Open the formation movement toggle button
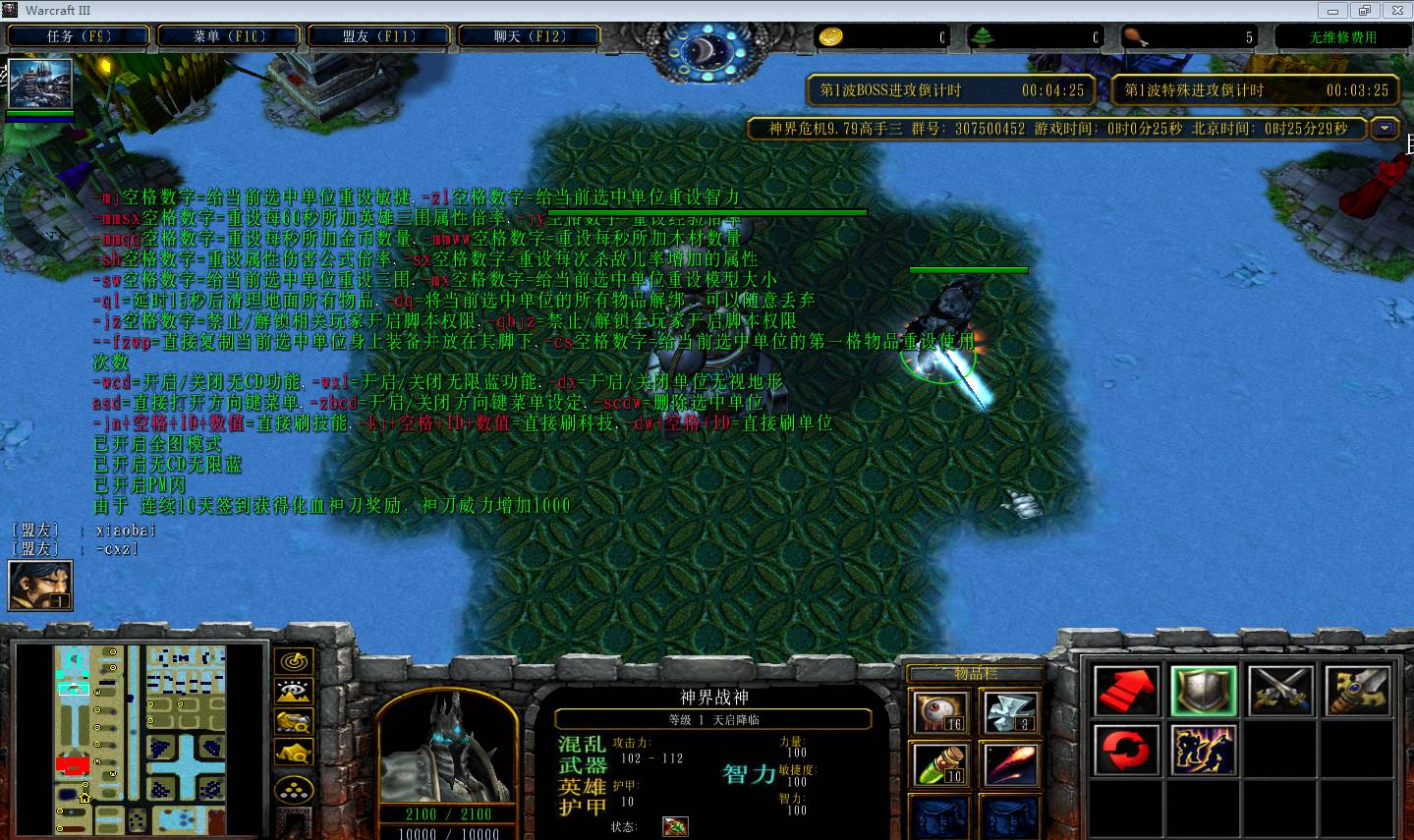 click(x=294, y=790)
